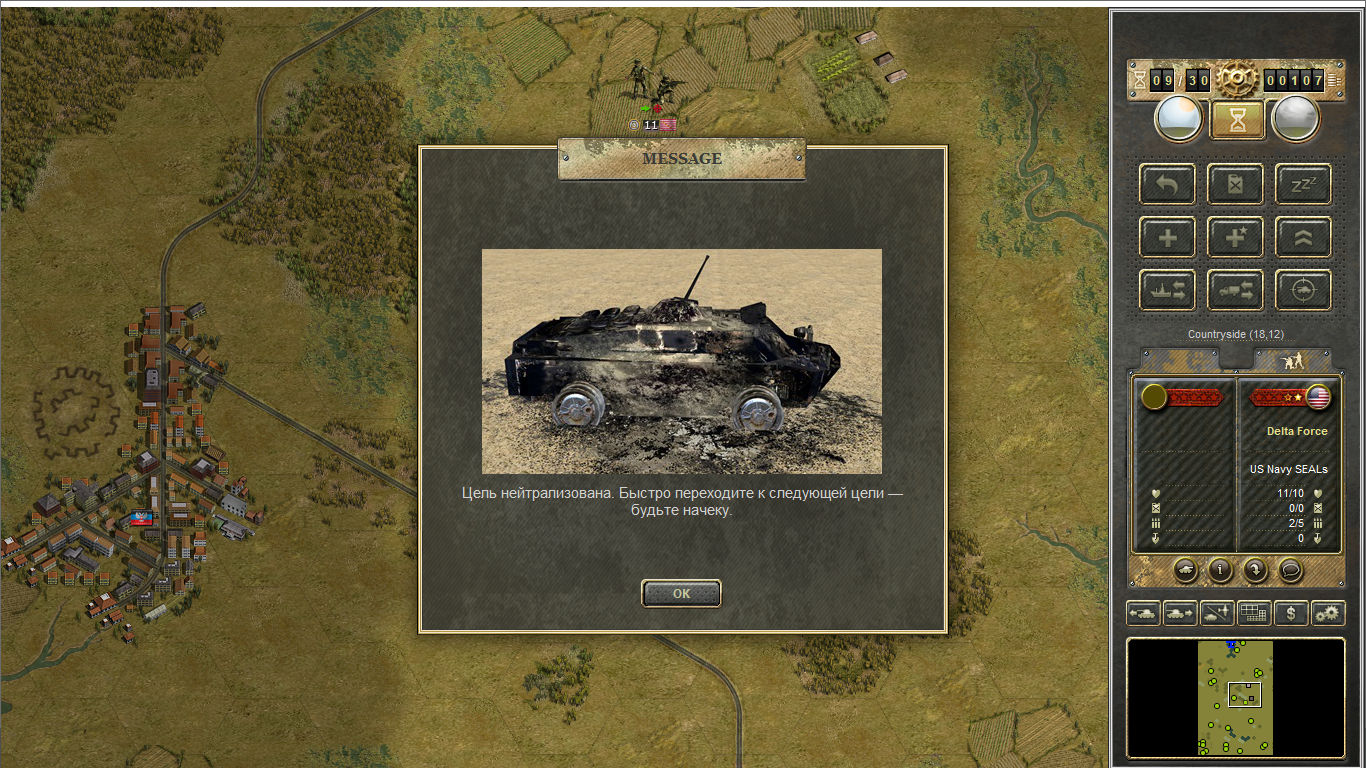The height and width of the screenshot is (768, 1366).
Task: Confirm the message with OK
Action: 681,593
